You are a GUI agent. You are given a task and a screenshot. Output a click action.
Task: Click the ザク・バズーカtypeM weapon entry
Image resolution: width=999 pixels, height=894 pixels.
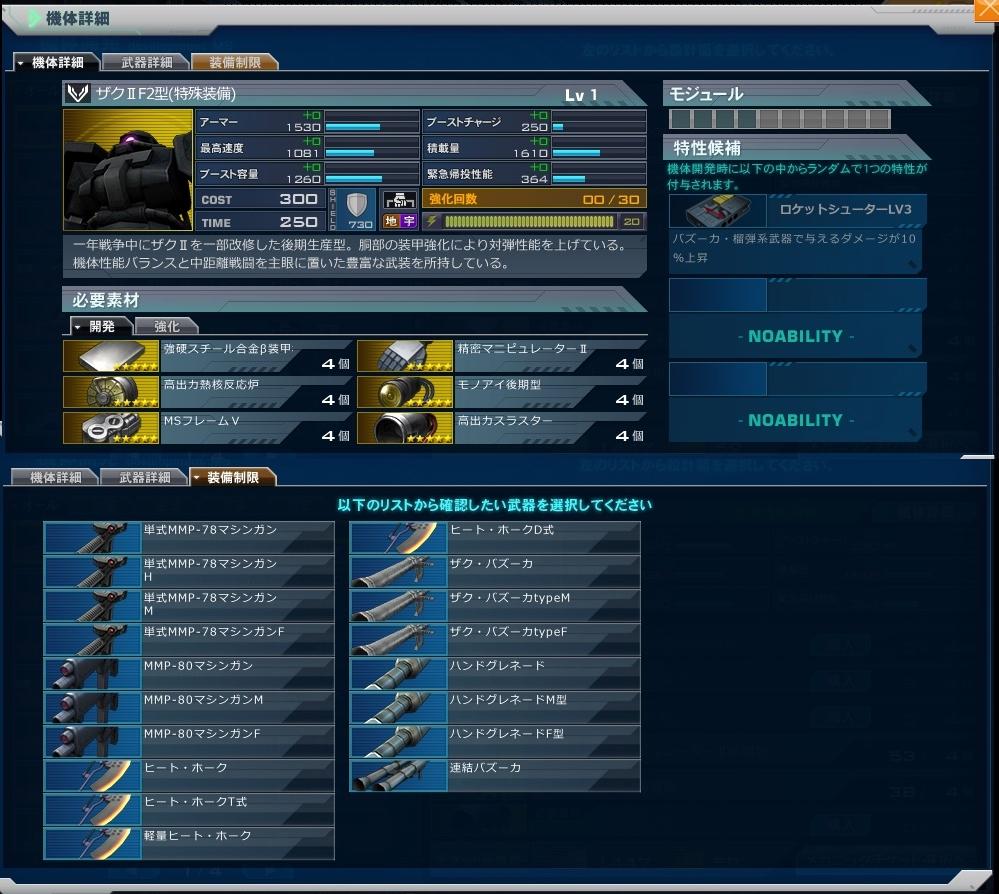click(495, 605)
